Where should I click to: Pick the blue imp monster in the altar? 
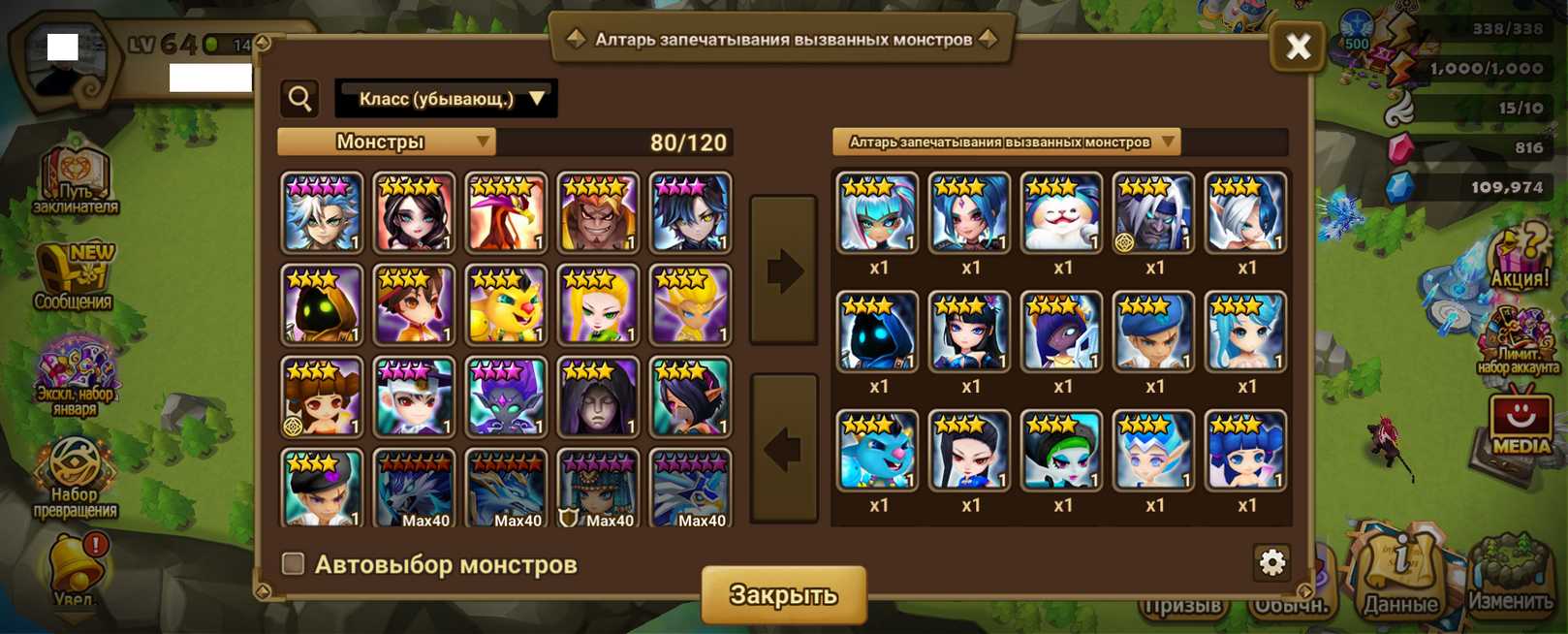[x=877, y=450]
